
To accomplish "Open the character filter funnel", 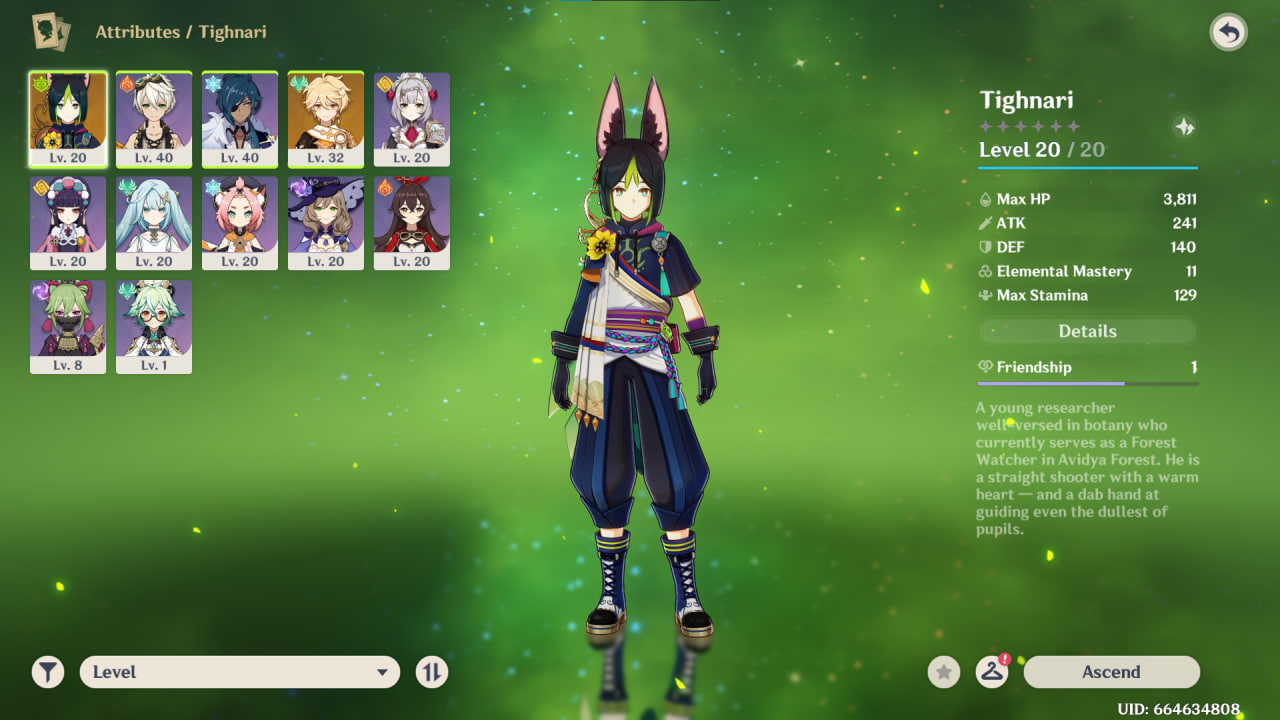I will click(48, 672).
